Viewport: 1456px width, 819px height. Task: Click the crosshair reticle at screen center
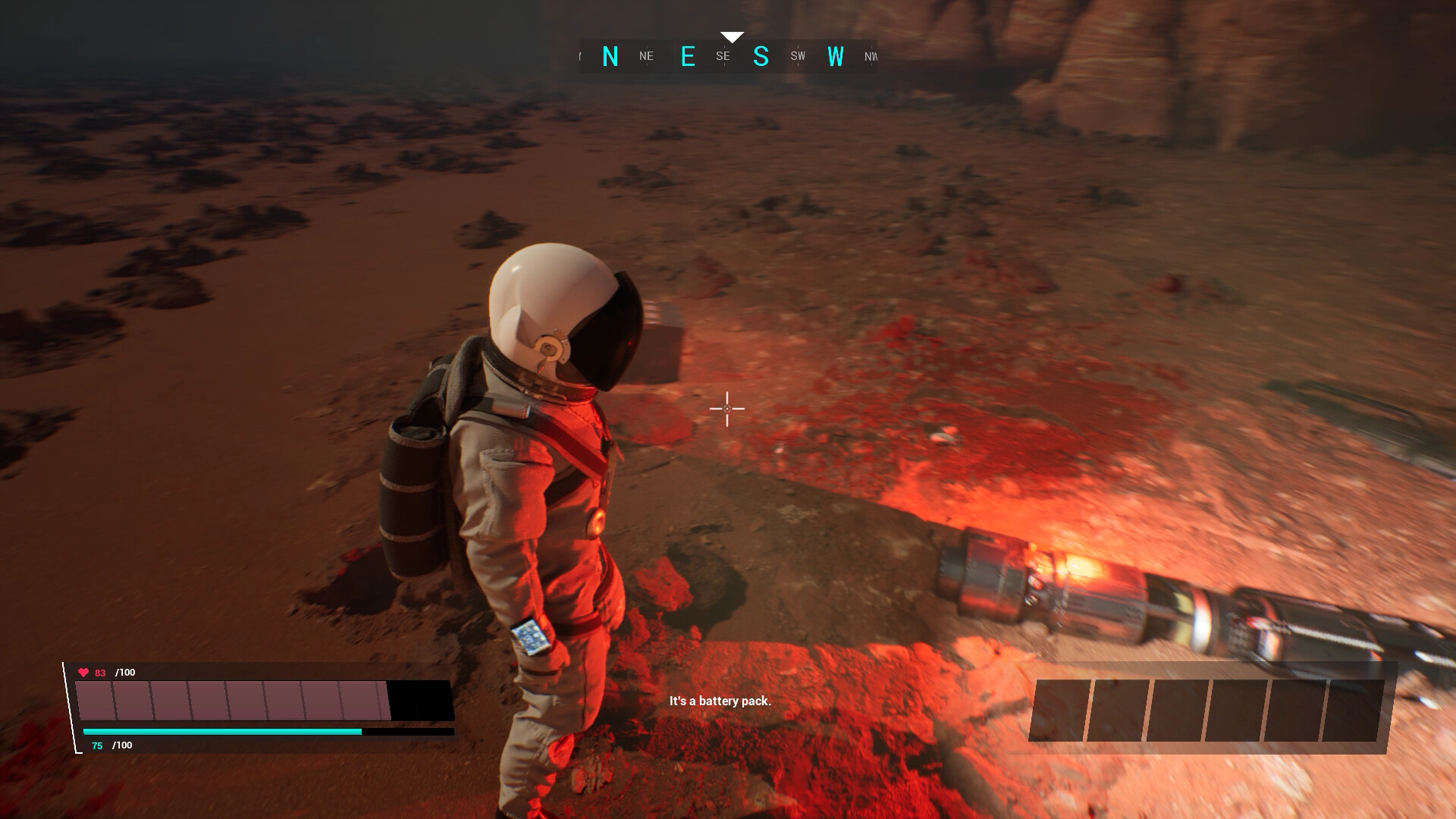726,409
